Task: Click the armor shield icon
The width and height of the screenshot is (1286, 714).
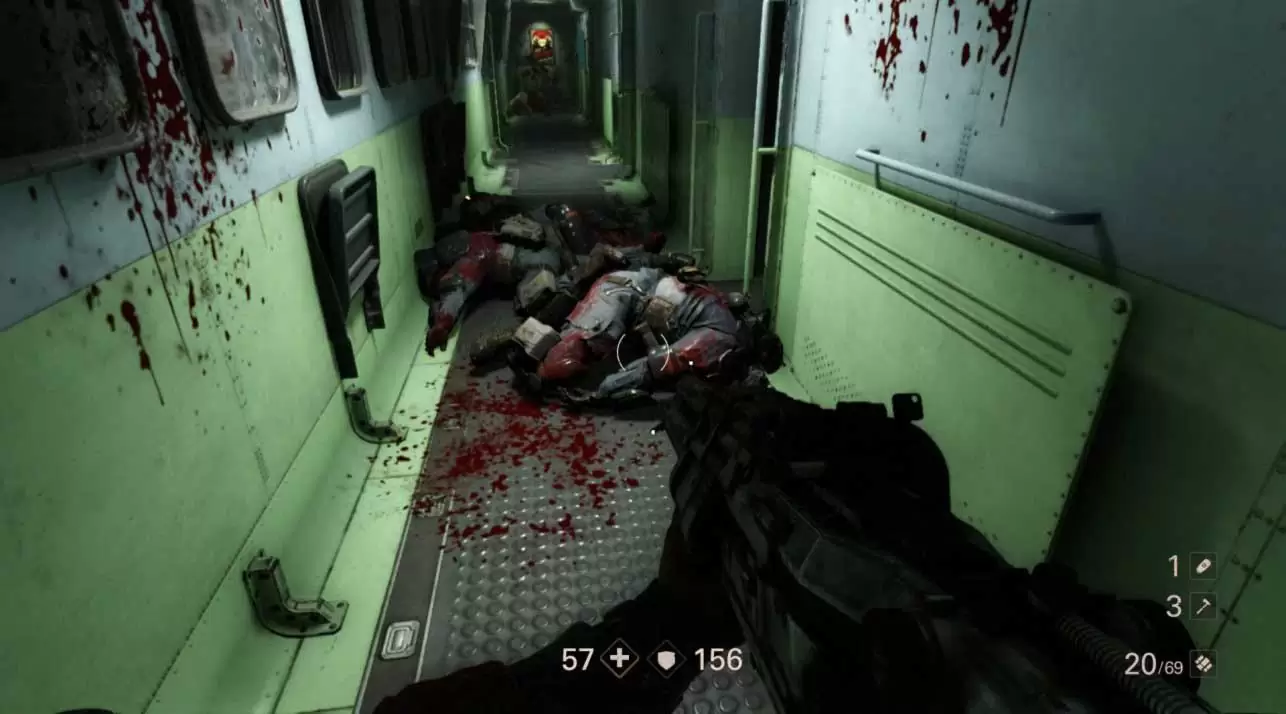Action: 666,659
